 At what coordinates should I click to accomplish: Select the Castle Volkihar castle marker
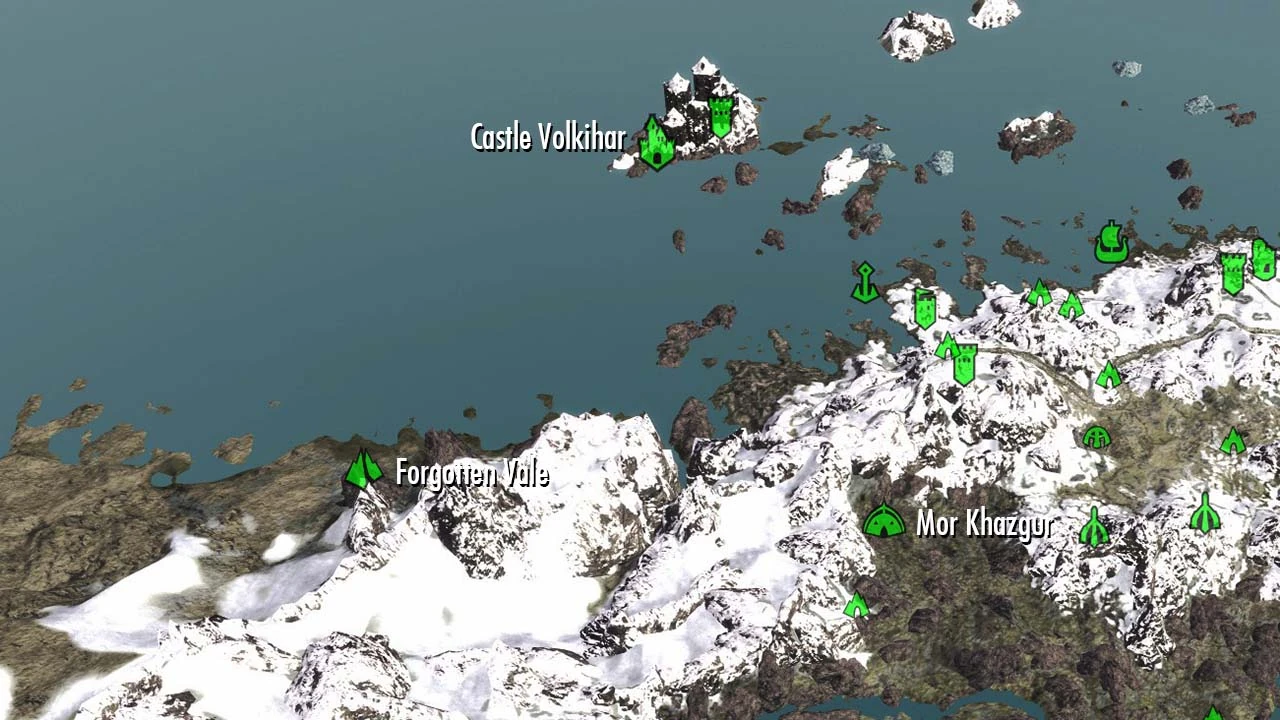[655, 140]
